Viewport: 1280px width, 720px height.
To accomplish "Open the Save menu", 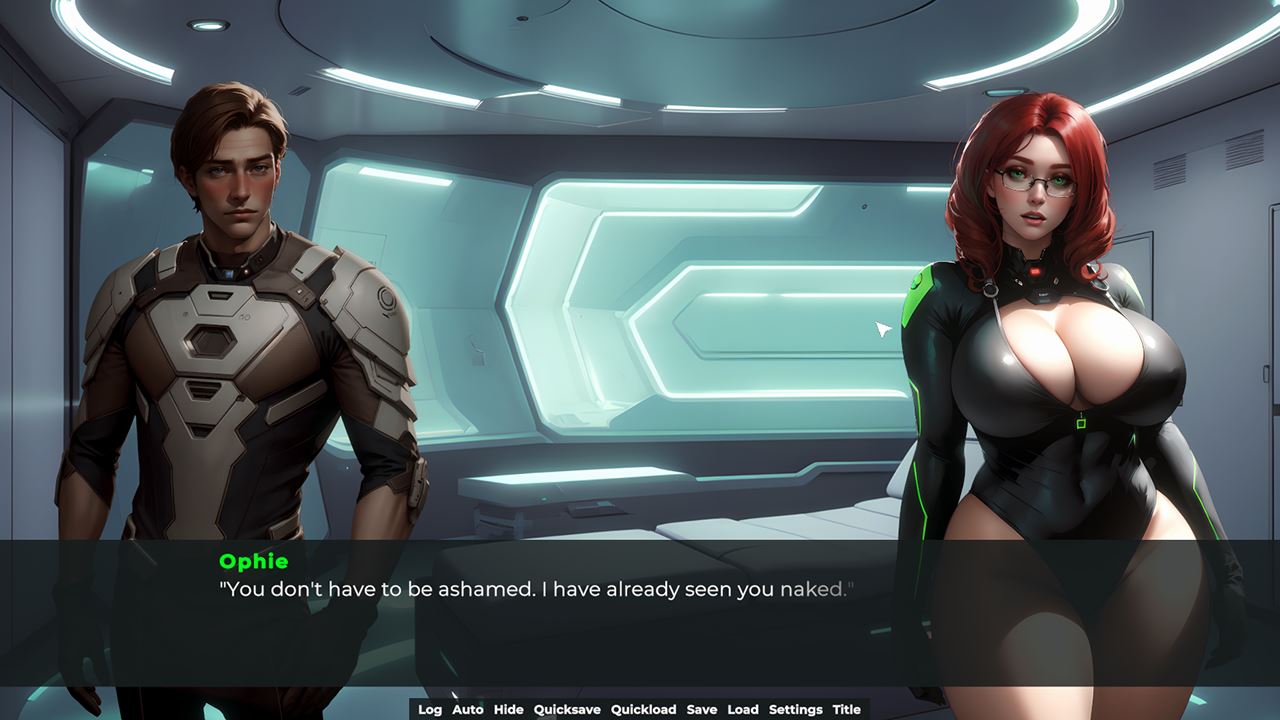I will [701, 709].
